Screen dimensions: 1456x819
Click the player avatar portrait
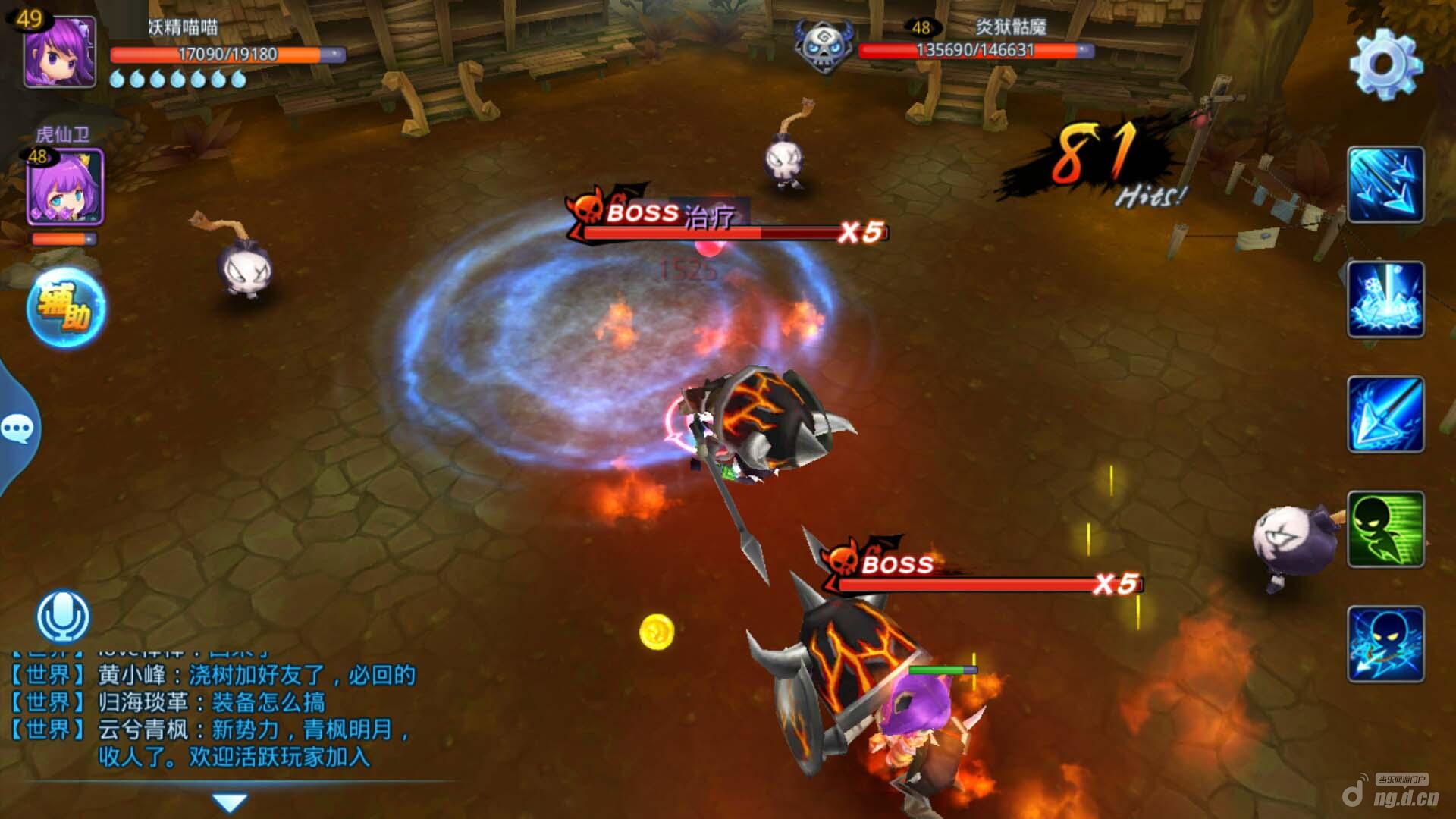pyautogui.click(x=60, y=53)
